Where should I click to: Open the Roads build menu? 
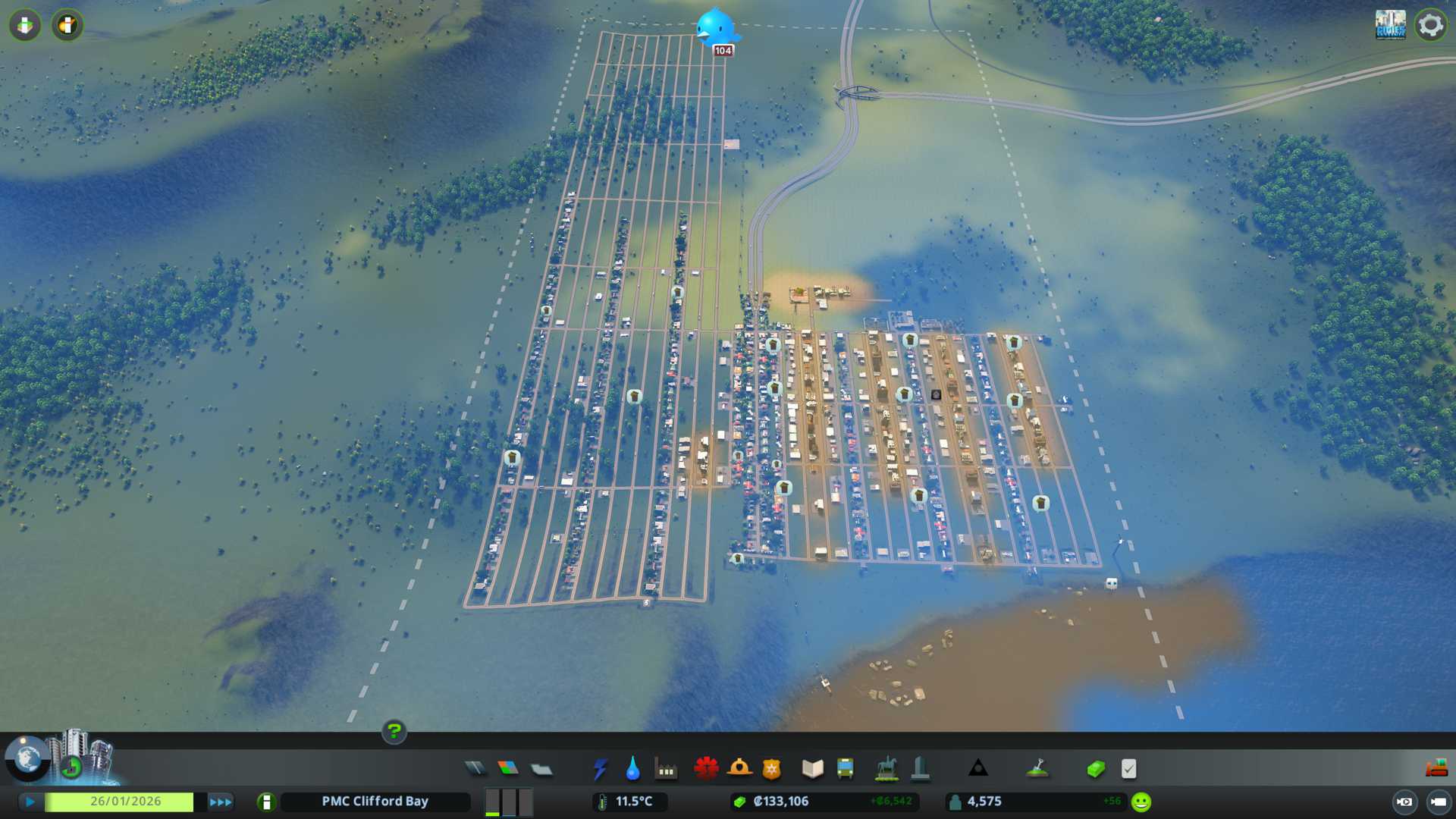point(475,769)
